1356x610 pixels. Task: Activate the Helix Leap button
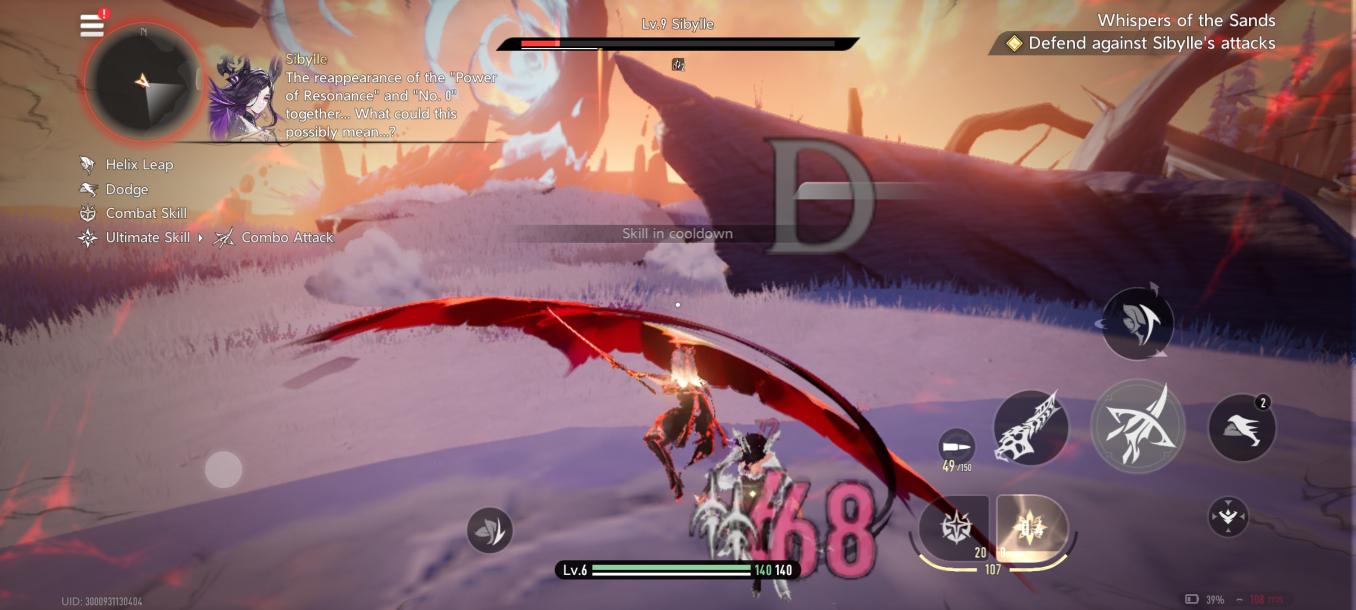[x=1137, y=323]
